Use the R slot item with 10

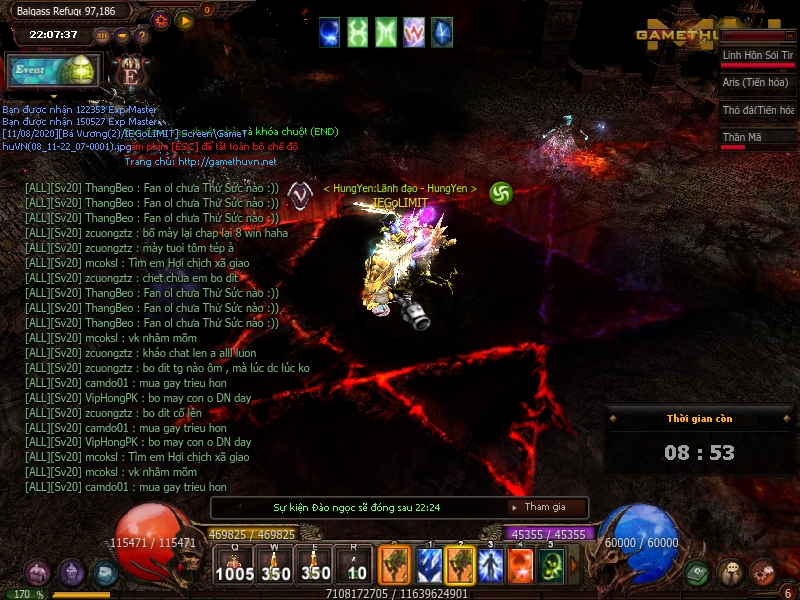[357, 565]
